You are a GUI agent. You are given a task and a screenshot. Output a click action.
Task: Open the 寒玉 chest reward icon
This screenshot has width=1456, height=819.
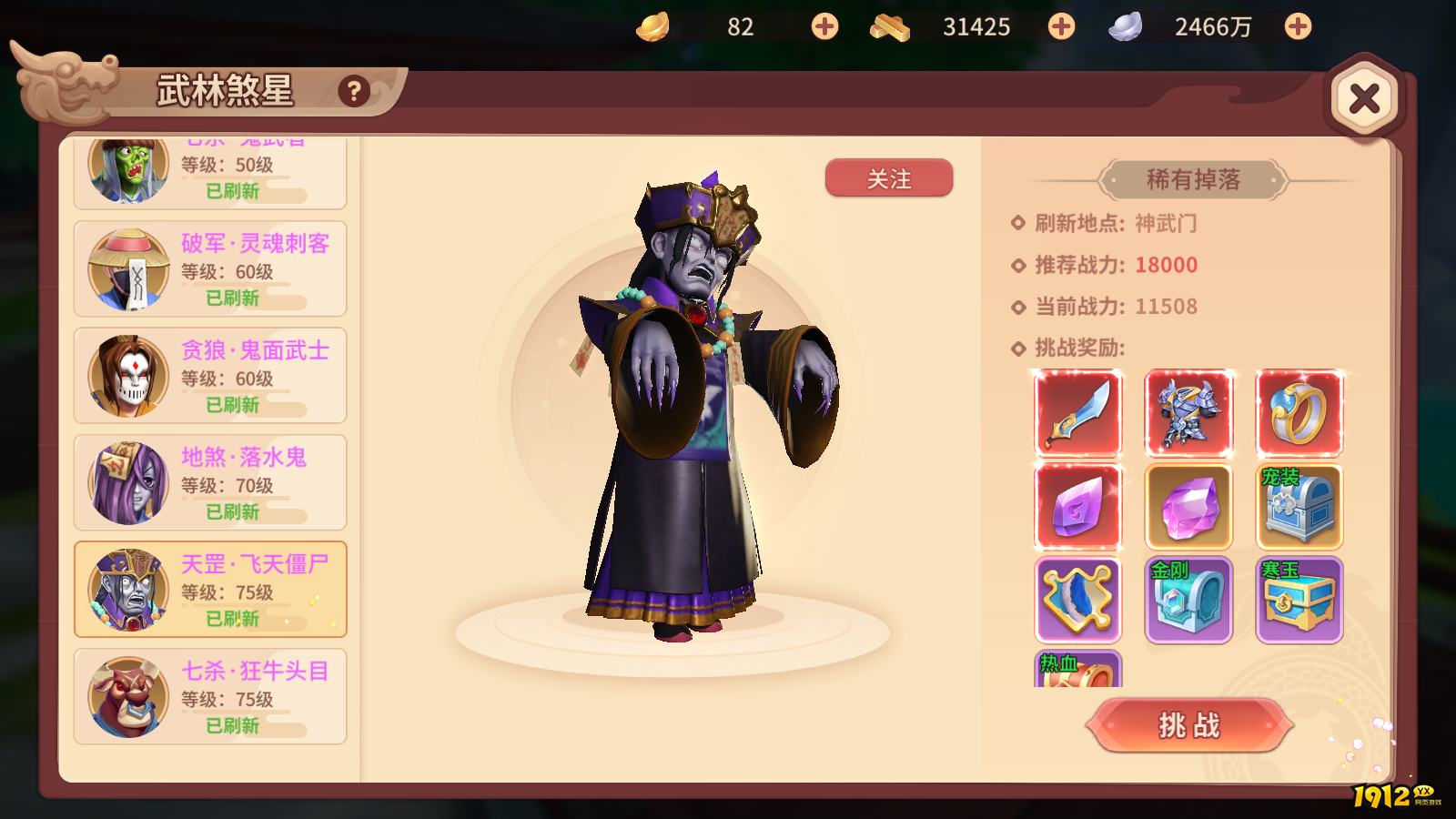(x=1299, y=599)
